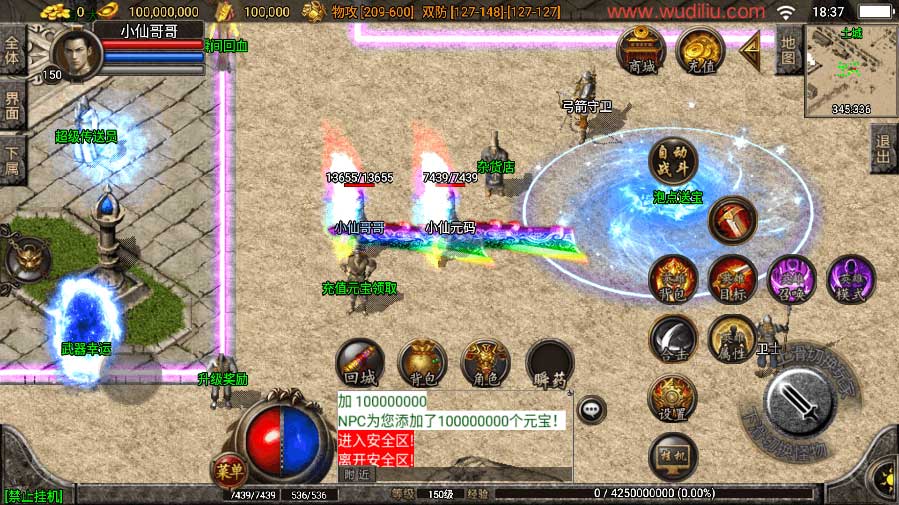Image resolution: width=899 pixels, height=505 pixels.
Task: Open the 商城 shop button
Action: [641, 50]
